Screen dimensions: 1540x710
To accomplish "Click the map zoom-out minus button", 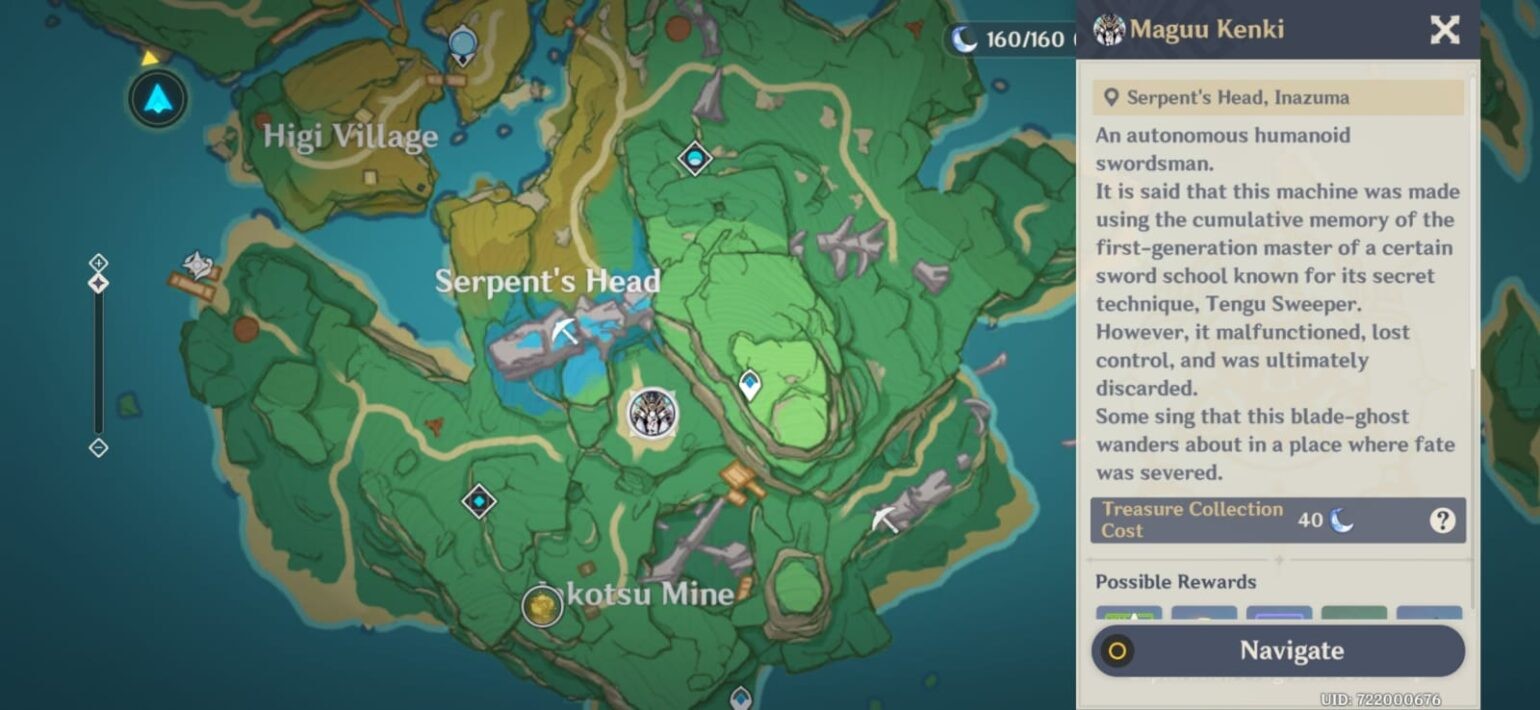I will 98,447.
